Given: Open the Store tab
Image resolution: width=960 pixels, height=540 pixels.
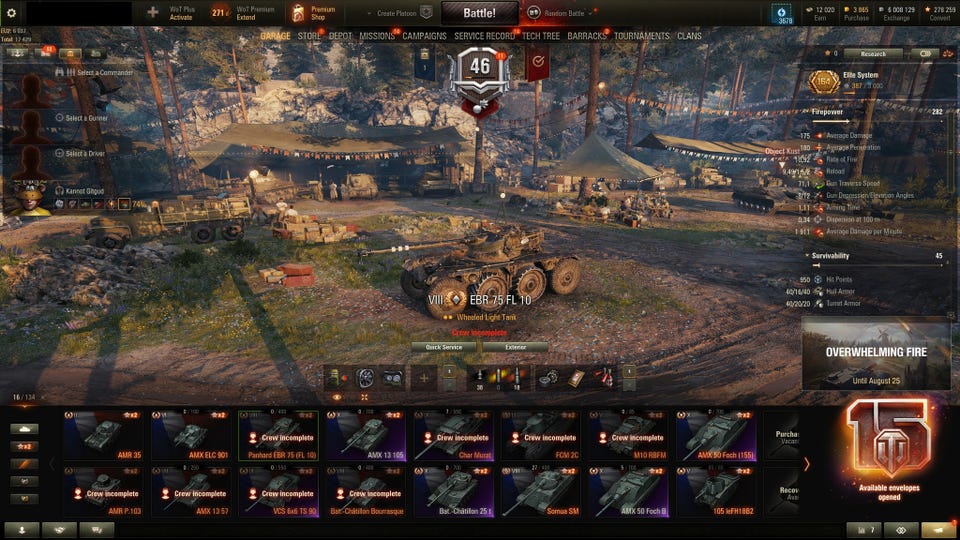Looking at the screenshot, I should click(309, 36).
